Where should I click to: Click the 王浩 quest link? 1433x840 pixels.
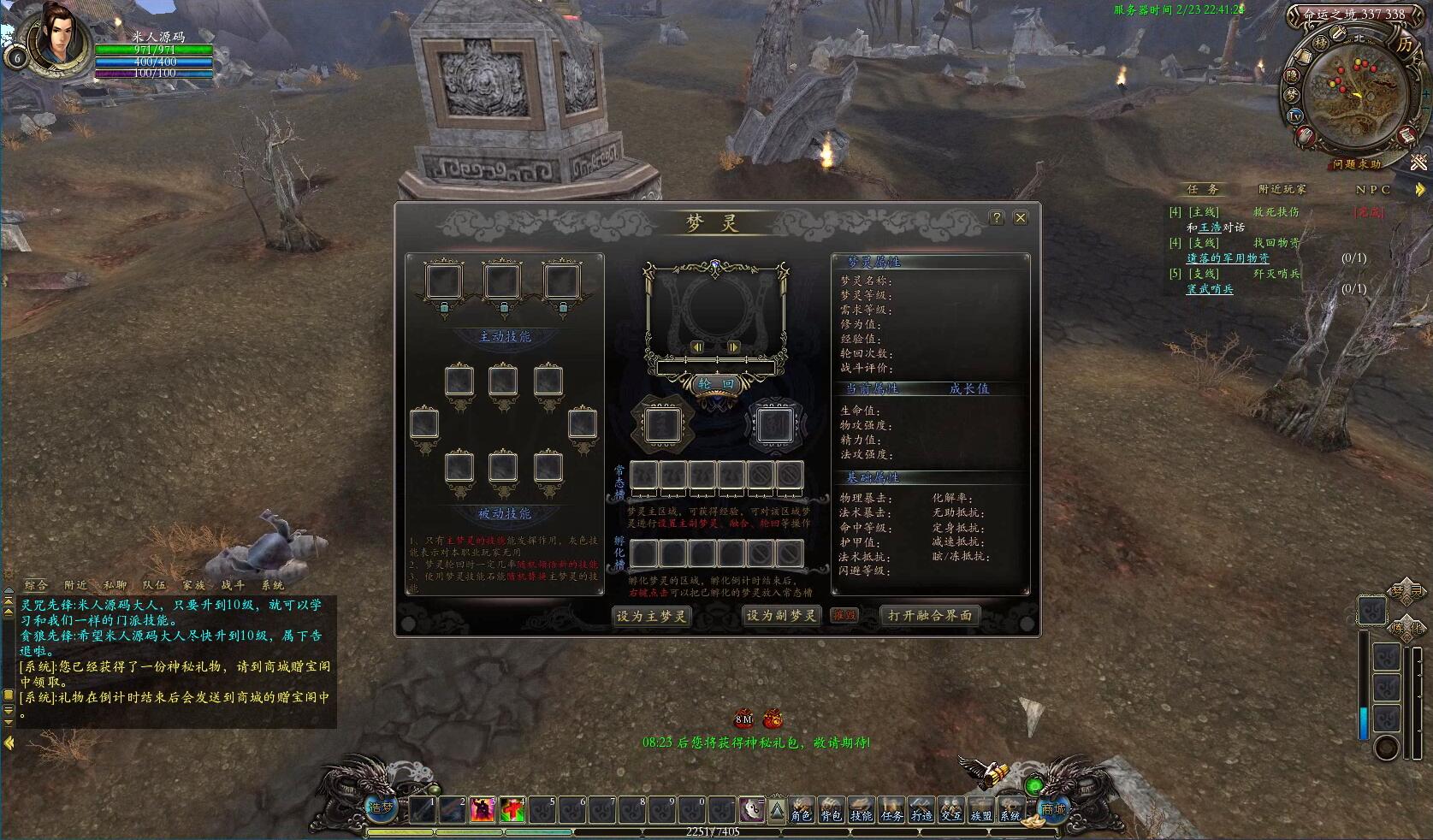pos(1210,228)
